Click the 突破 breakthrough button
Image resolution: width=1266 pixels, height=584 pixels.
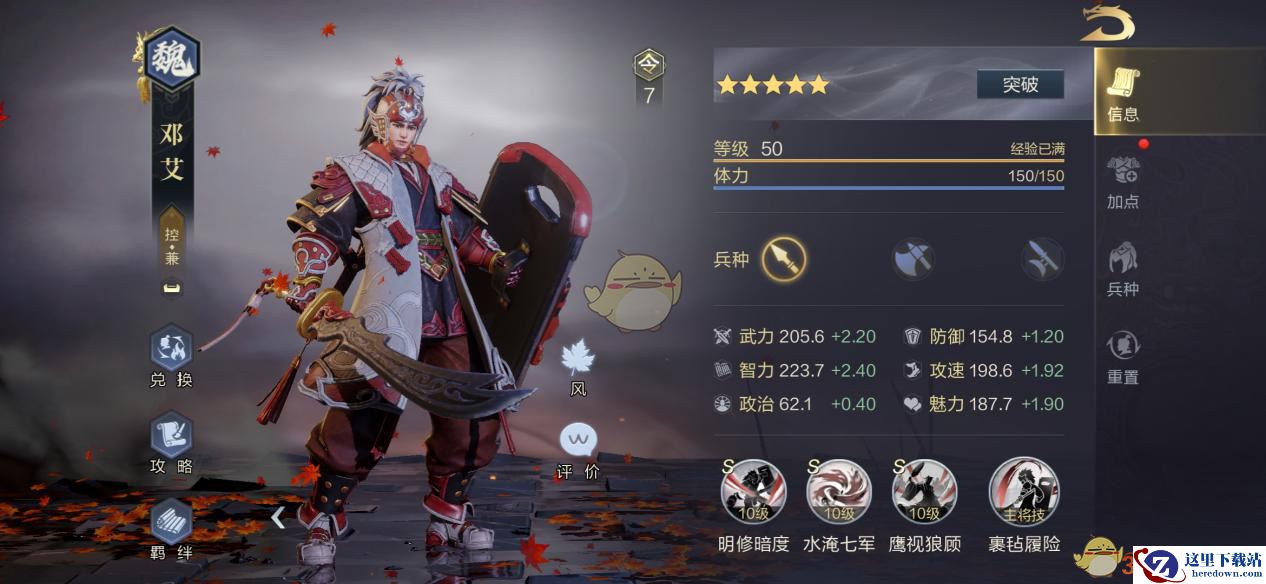click(1020, 85)
